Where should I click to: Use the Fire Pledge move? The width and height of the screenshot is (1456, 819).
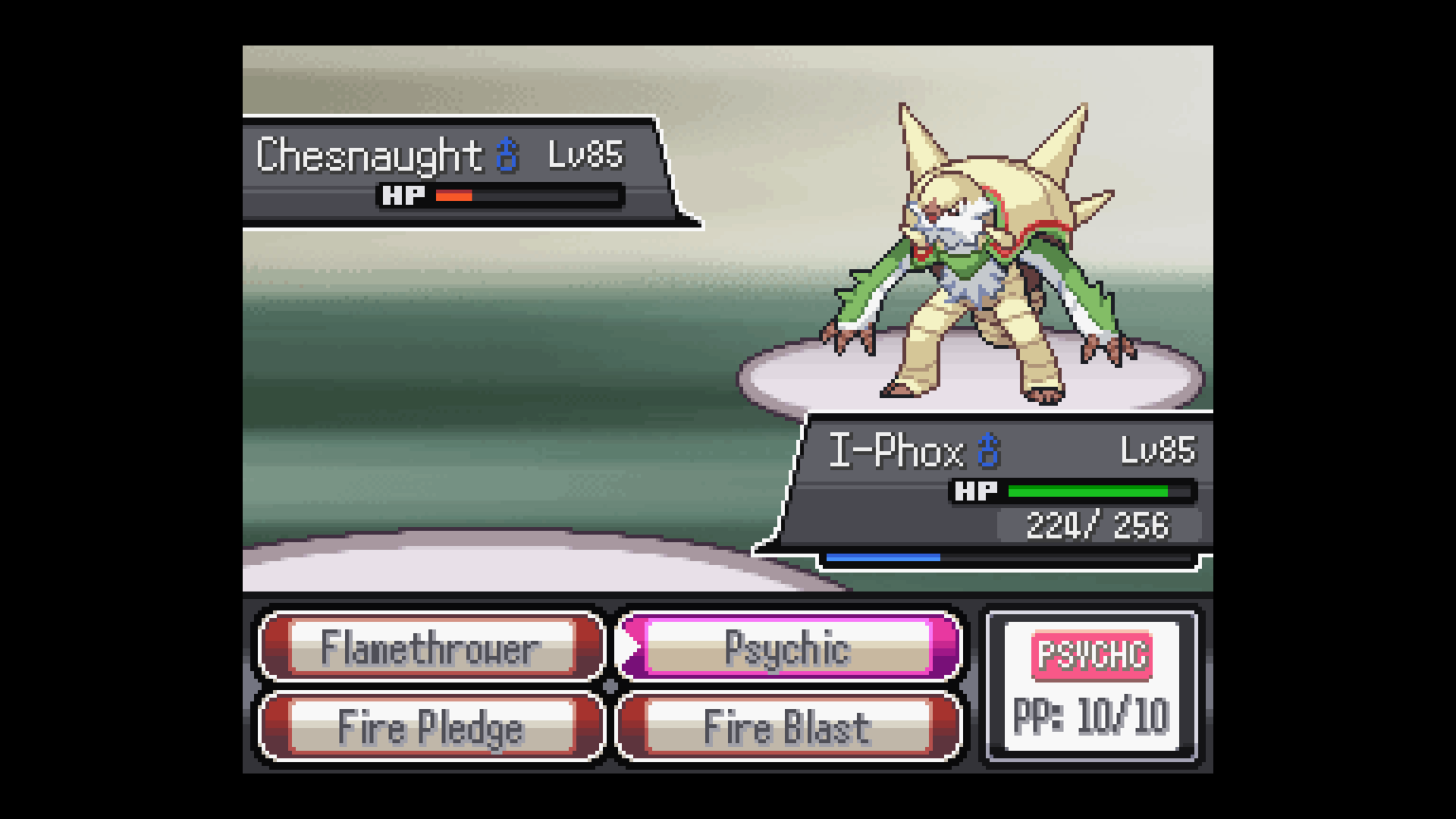431,727
